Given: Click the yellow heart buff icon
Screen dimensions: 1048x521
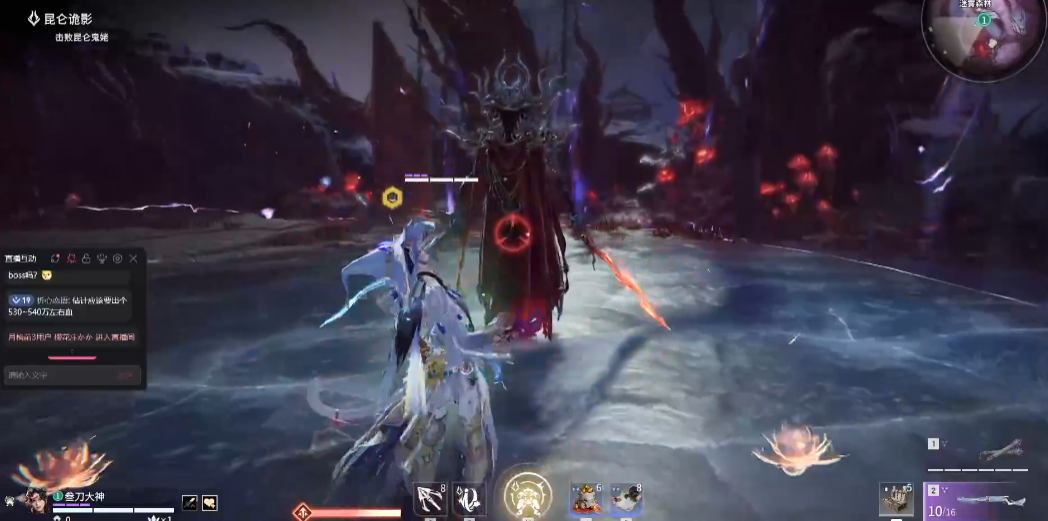Looking at the screenshot, I should point(210,503).
